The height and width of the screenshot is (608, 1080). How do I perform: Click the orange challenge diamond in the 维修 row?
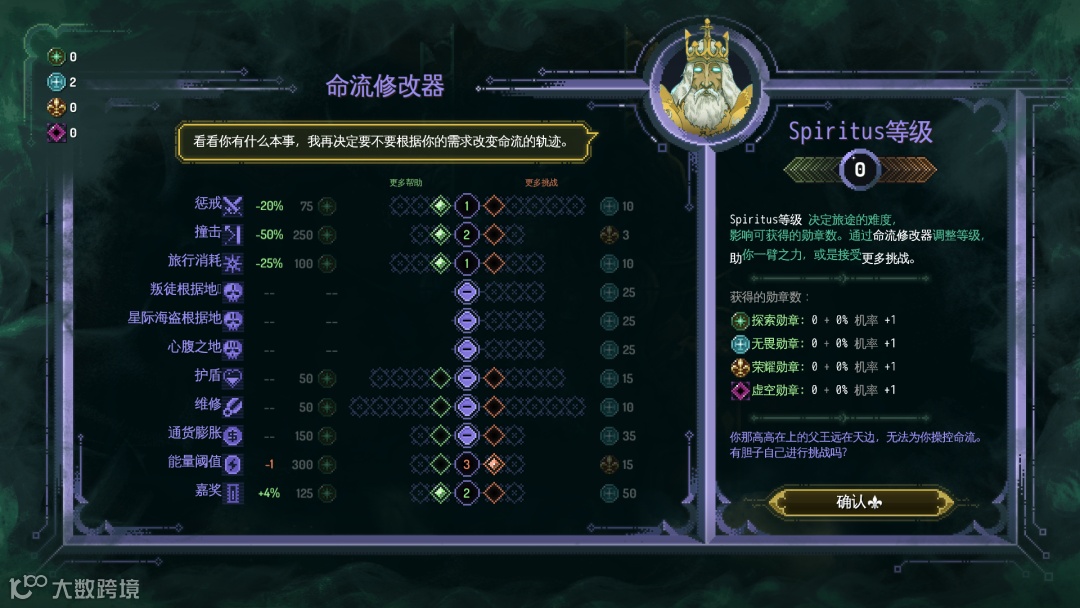click(494, 407)
